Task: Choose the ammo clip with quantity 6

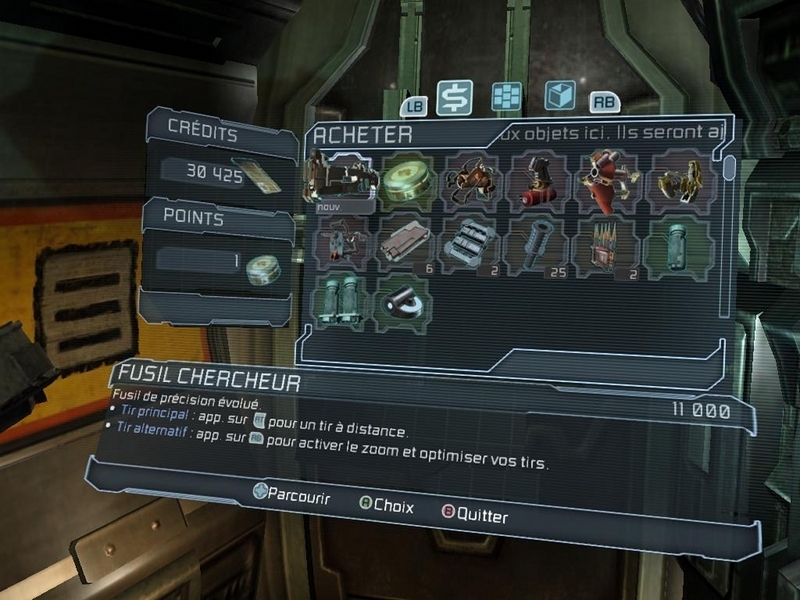Action: pyautogui.click(x=405, y=244)
